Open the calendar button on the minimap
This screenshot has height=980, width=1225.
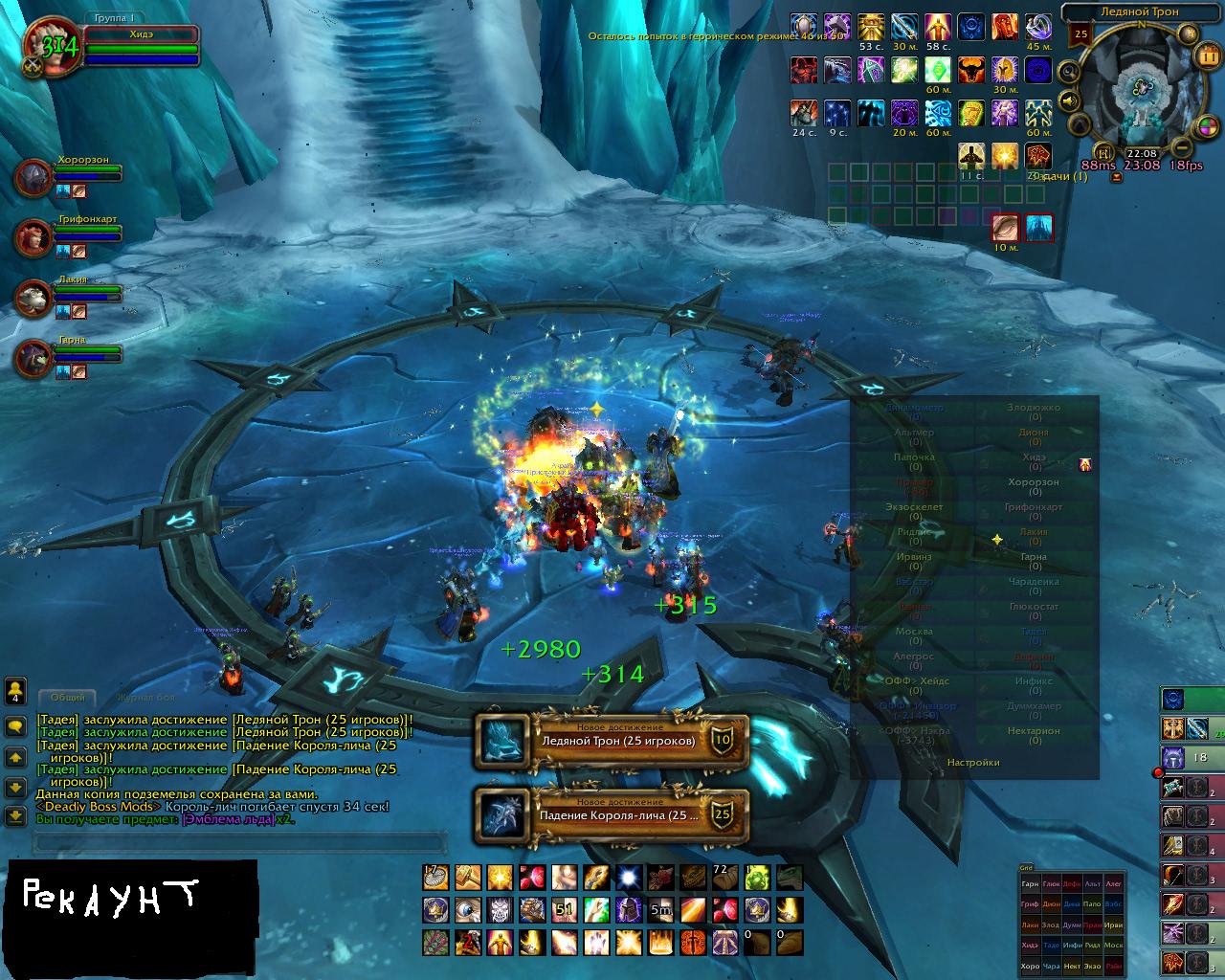coord(1207,56)
